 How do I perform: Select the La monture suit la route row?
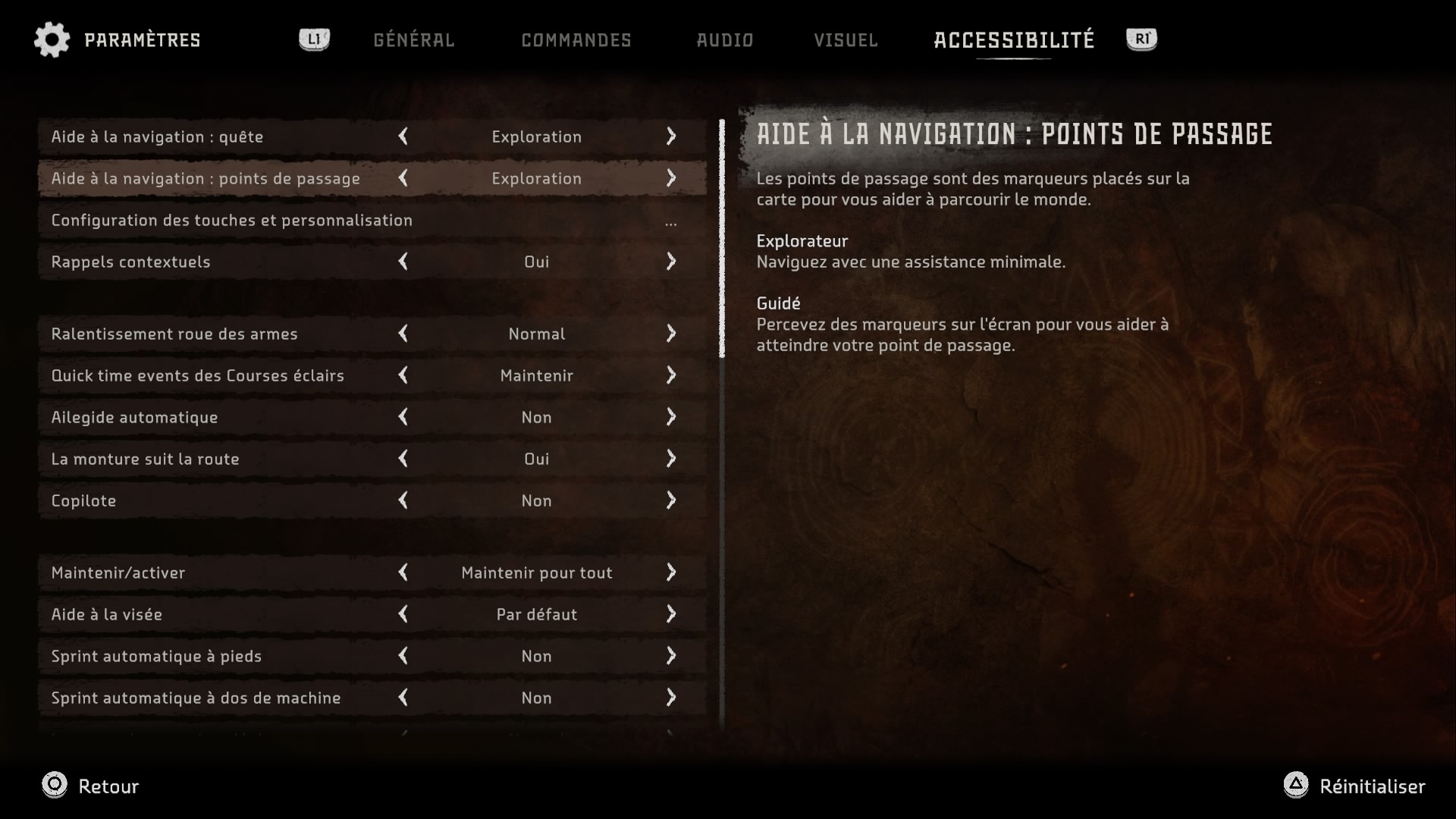click(145, 459)
